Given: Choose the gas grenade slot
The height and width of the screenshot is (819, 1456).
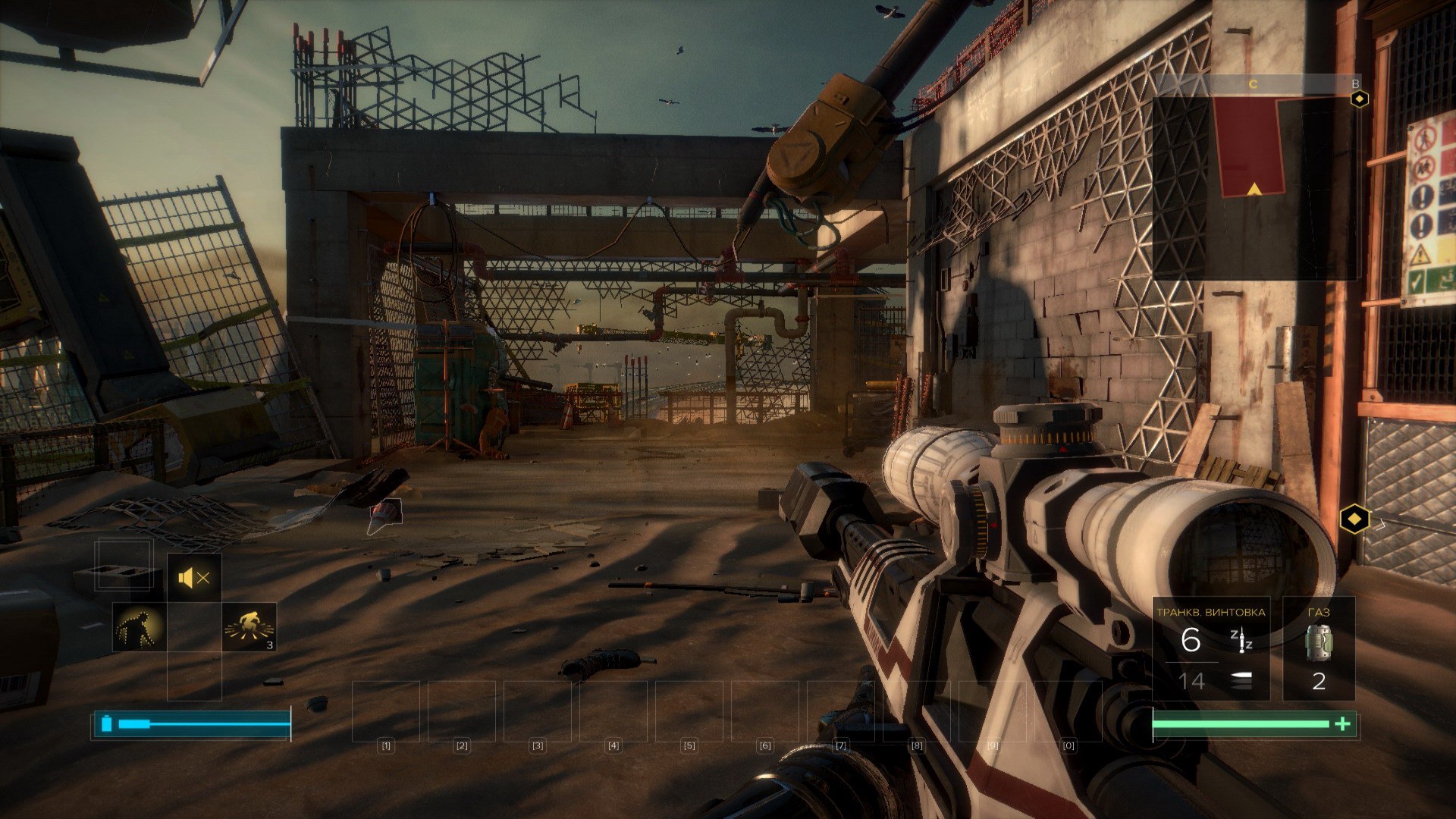Looking at the screenshot, I should (1318, 649).
